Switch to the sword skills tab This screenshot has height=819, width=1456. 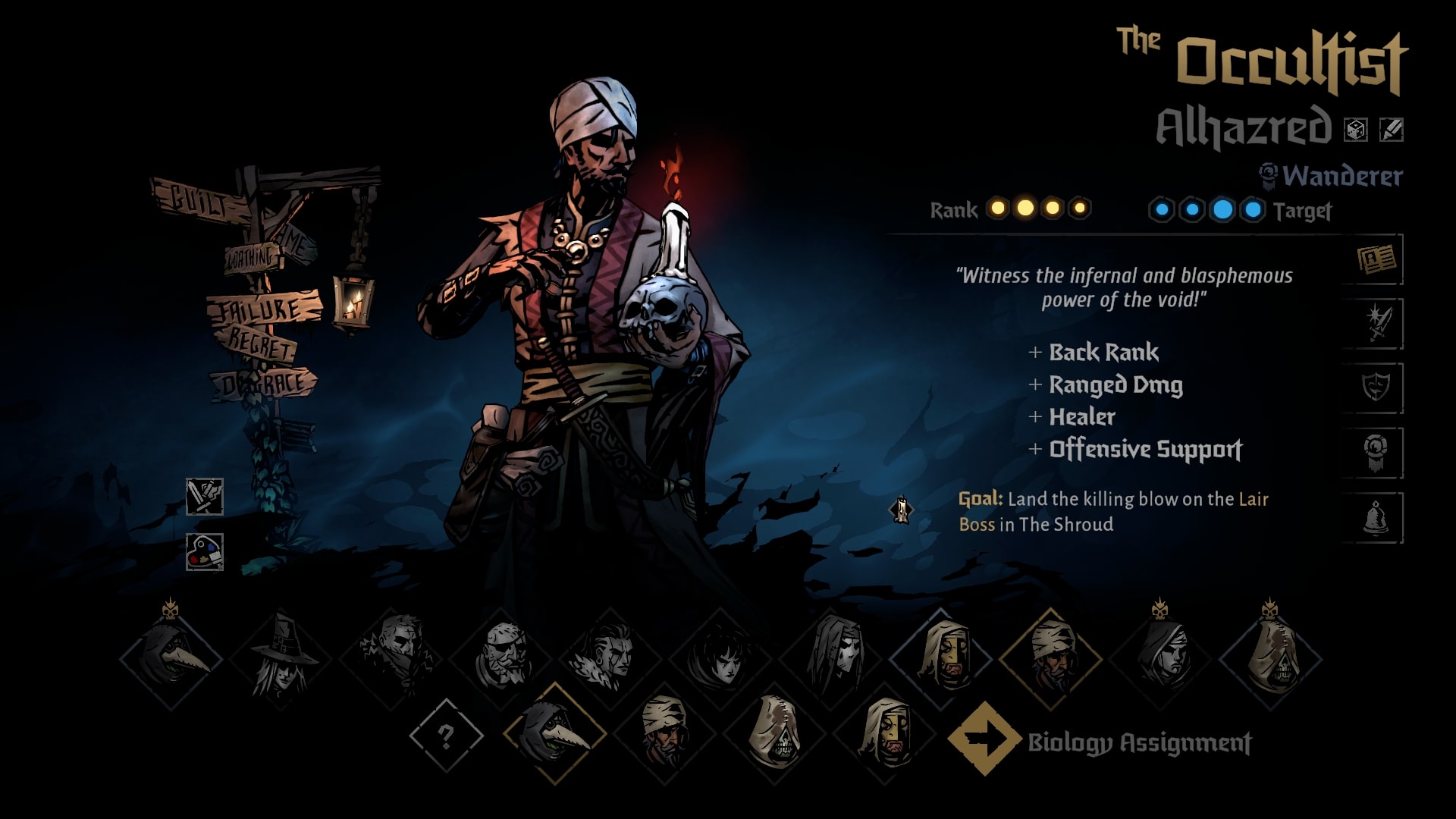click(x=1376, y=324)
